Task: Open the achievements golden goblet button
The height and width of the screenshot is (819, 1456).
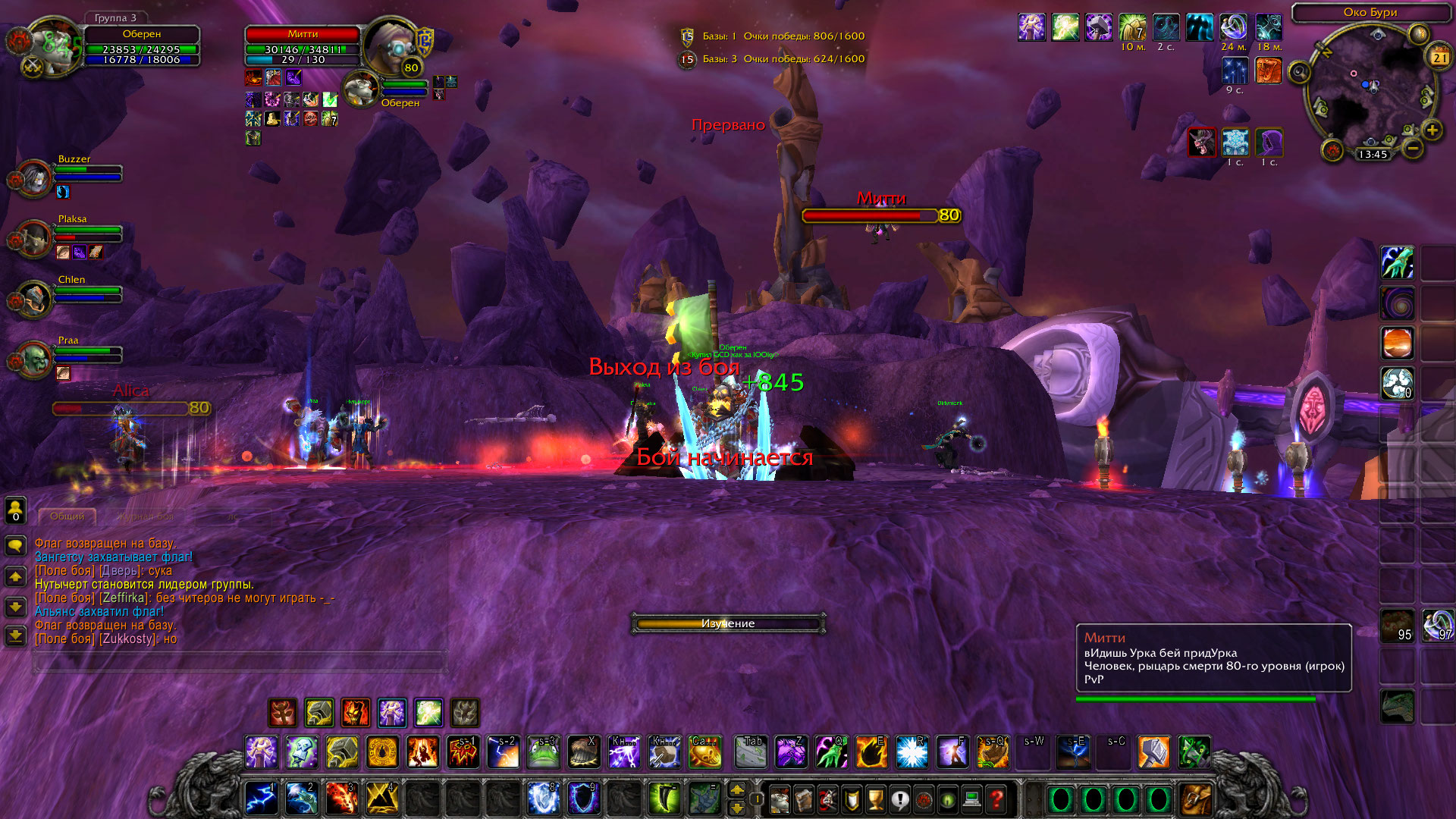Action: 876,799
